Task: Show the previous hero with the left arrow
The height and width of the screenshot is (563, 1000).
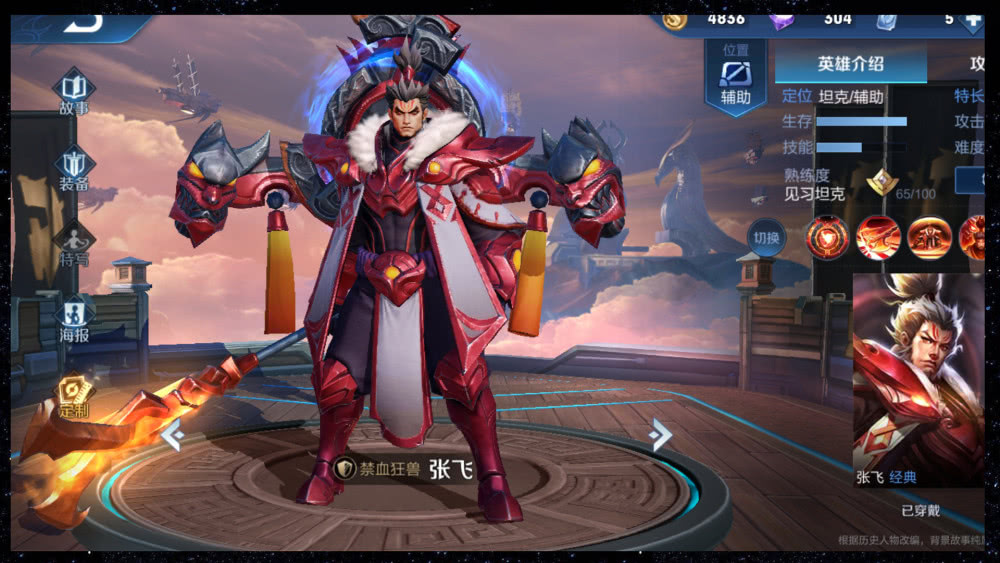Action: tap(172, 435)
